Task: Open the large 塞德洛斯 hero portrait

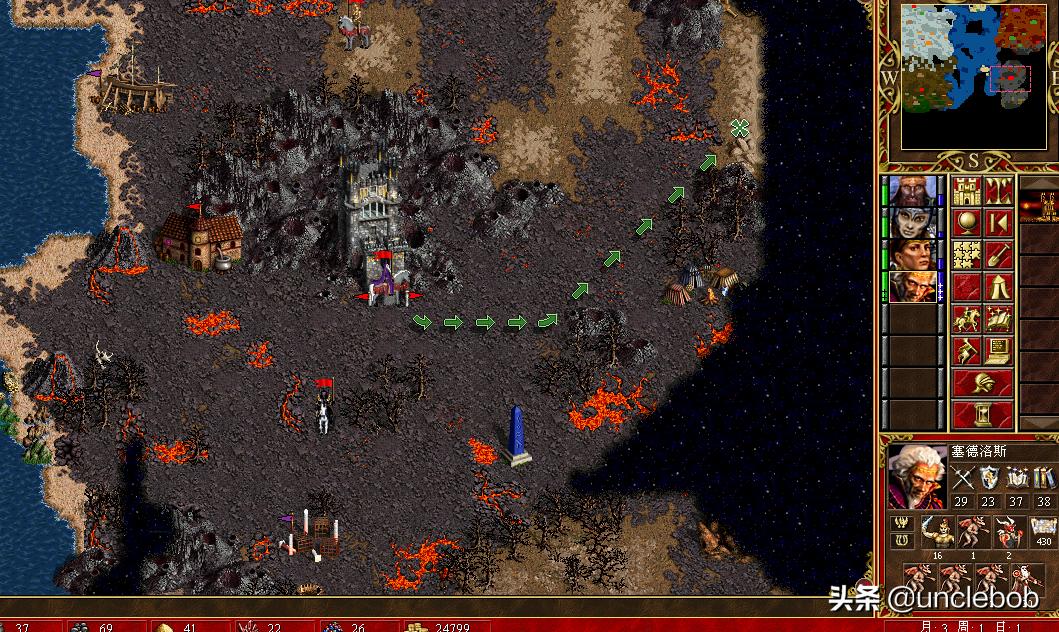Action: pyautogui.click(x=916, y=477)
